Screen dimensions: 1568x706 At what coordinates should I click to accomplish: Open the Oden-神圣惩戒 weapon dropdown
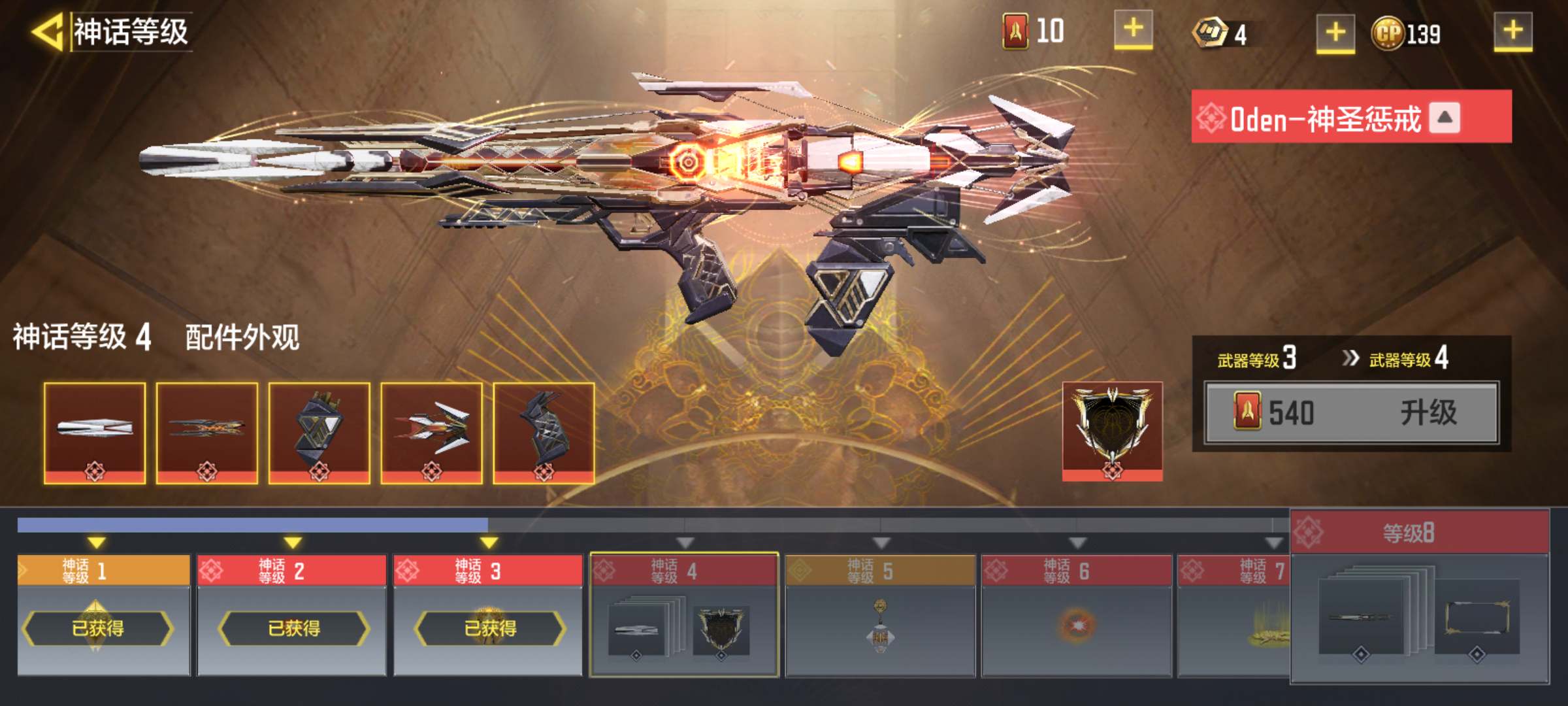1444,118
